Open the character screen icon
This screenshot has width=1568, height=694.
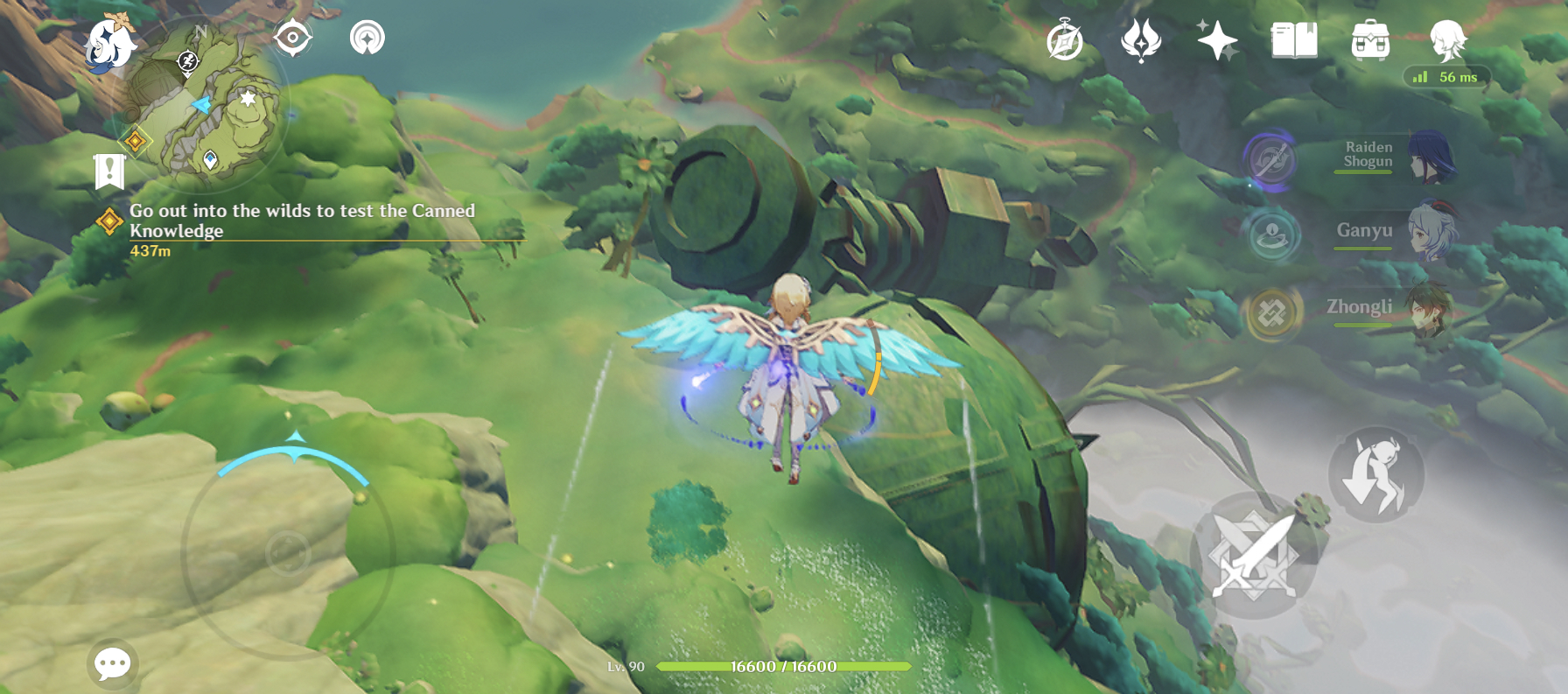[x=1447, y=40]
